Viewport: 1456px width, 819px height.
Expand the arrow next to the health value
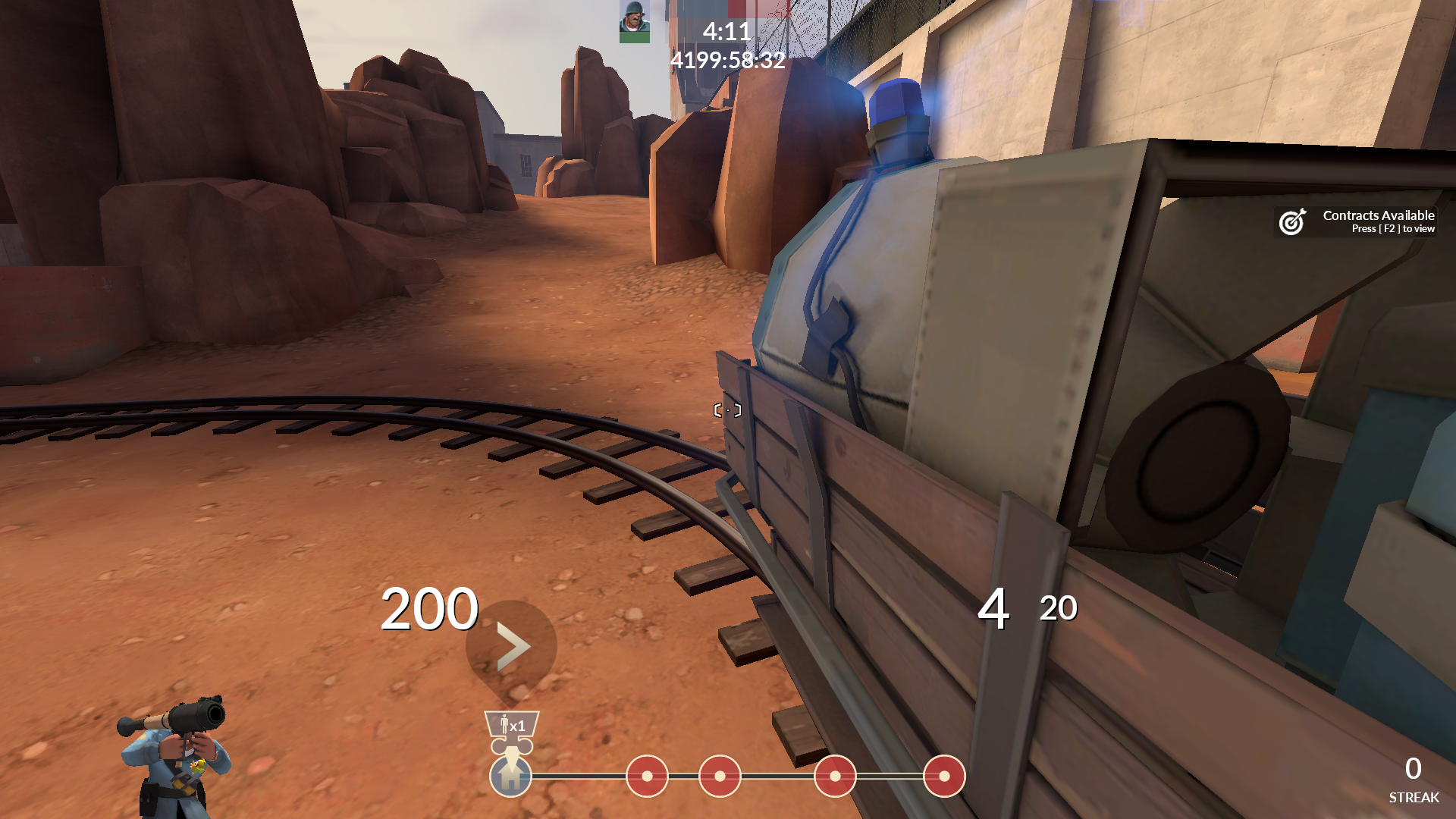pyautogui.click(x=513, y=646)
